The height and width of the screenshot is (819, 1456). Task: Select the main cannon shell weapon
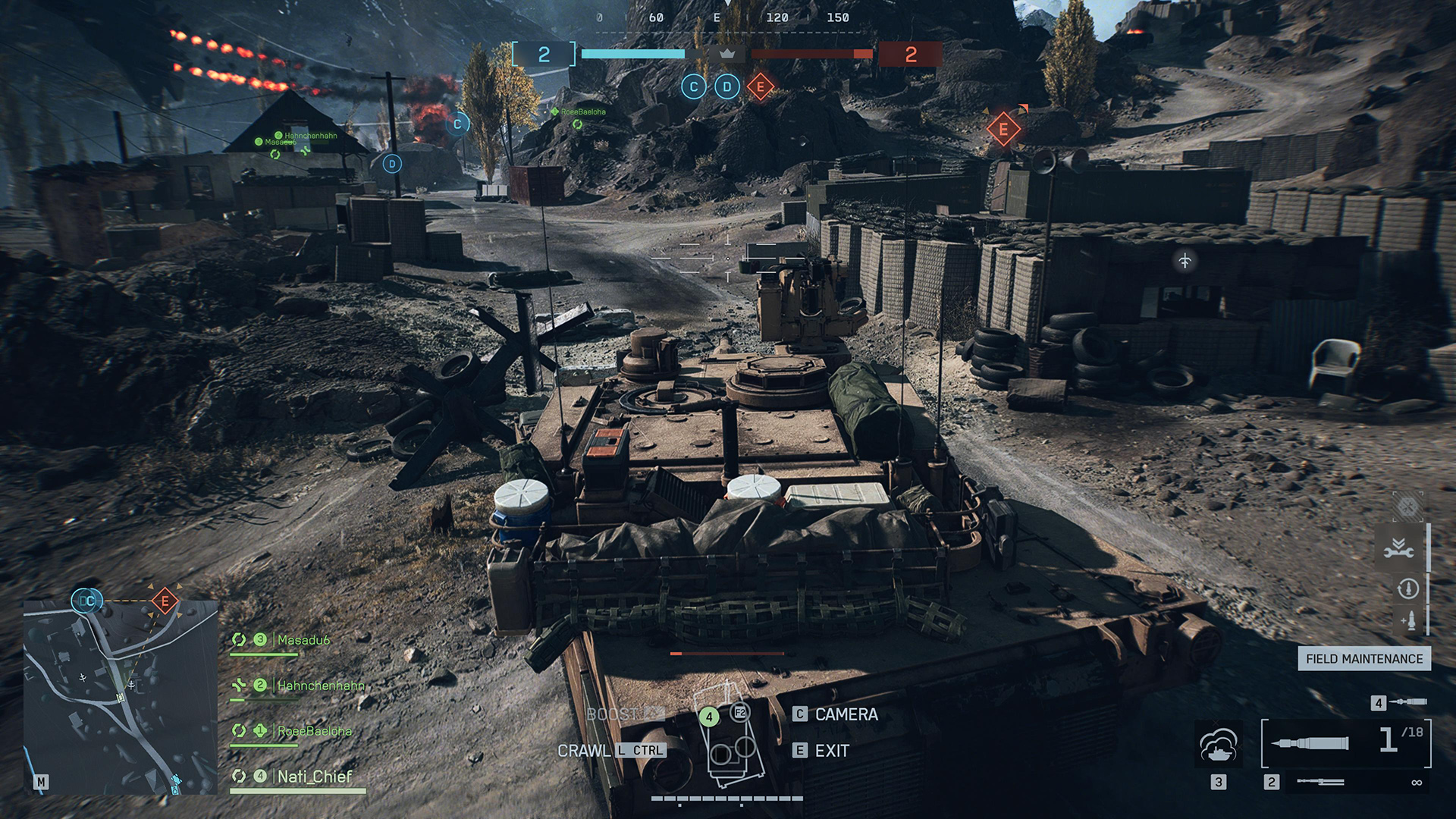(1346, 743)
